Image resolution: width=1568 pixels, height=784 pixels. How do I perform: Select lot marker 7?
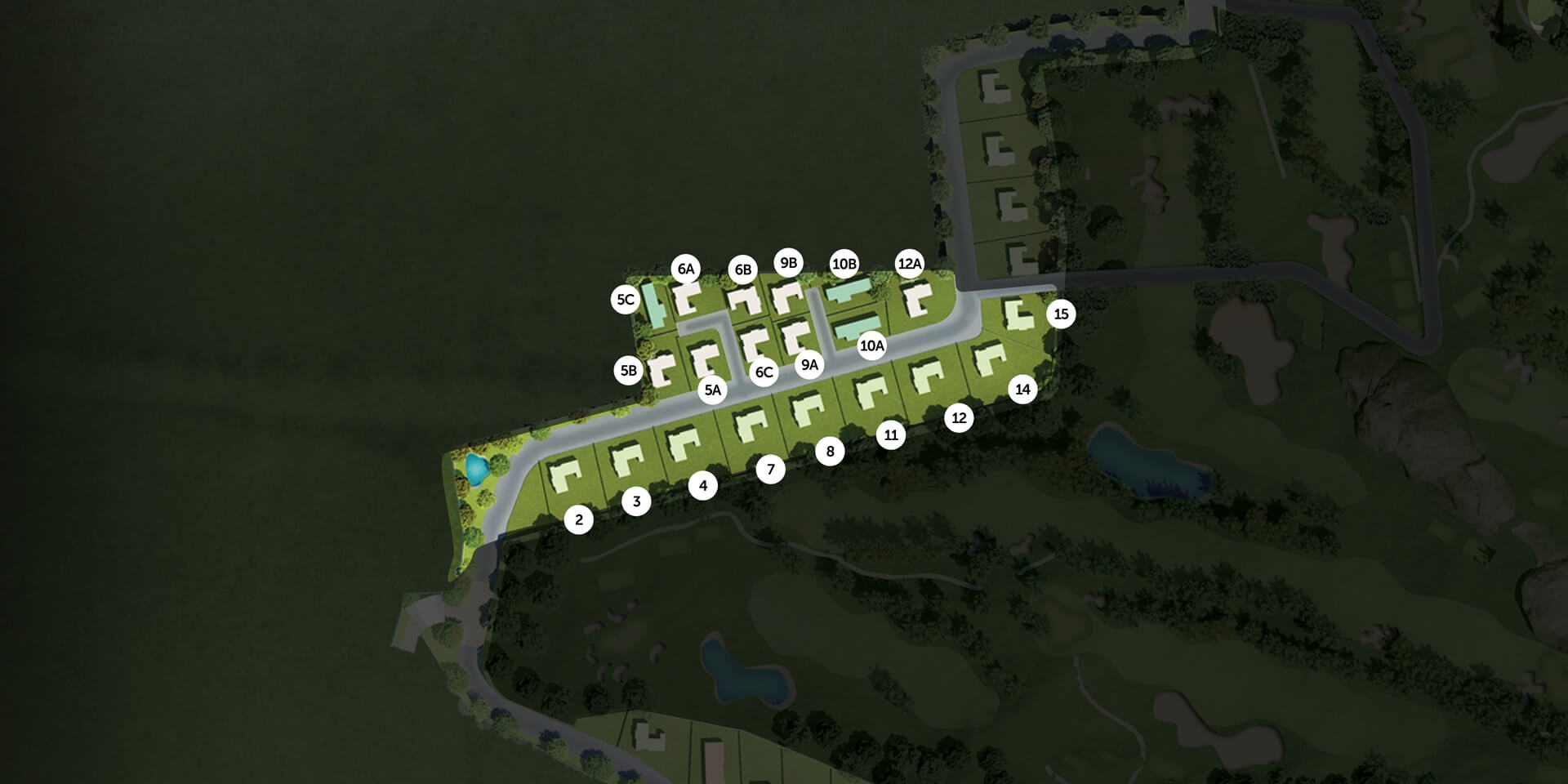click(x=770, y=470)
